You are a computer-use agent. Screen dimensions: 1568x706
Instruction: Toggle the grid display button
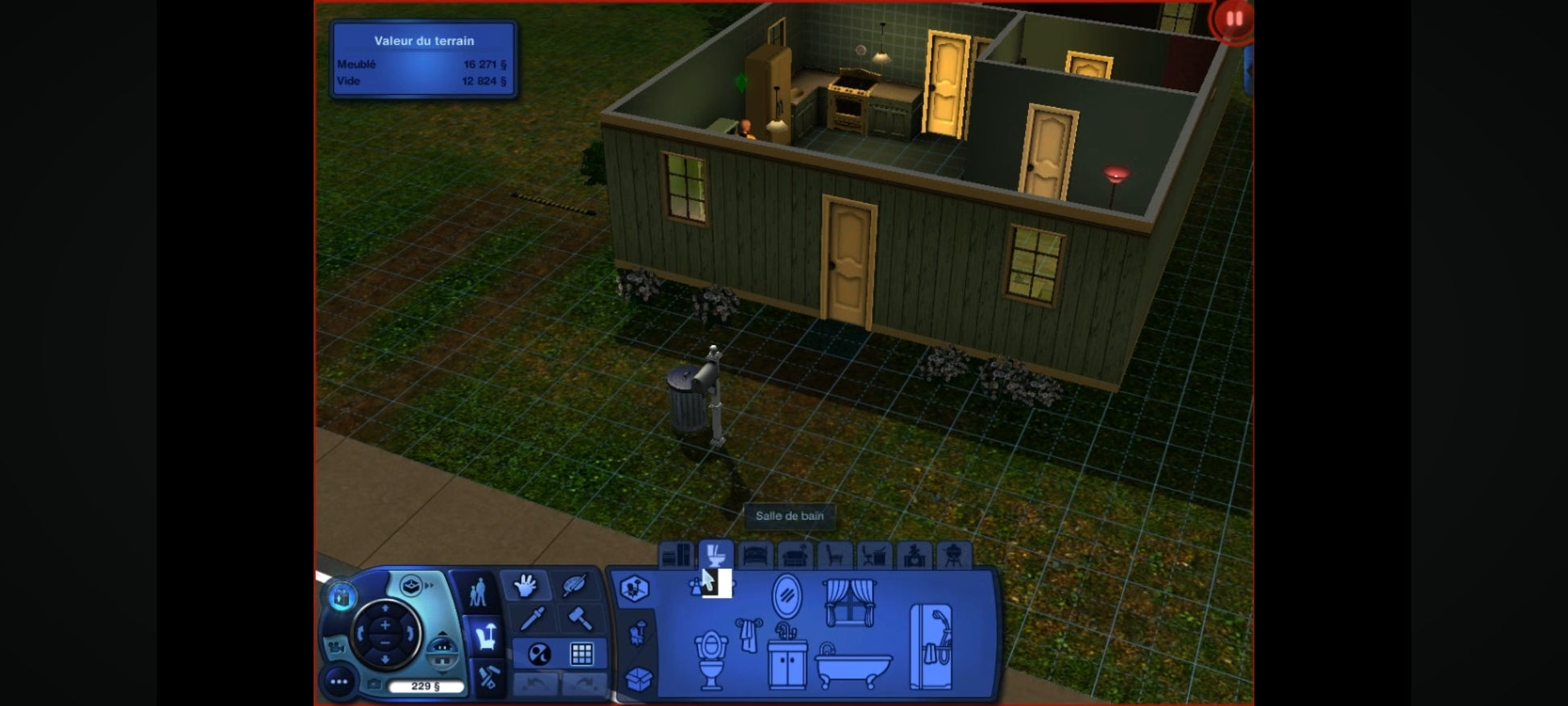pos(582,654)
